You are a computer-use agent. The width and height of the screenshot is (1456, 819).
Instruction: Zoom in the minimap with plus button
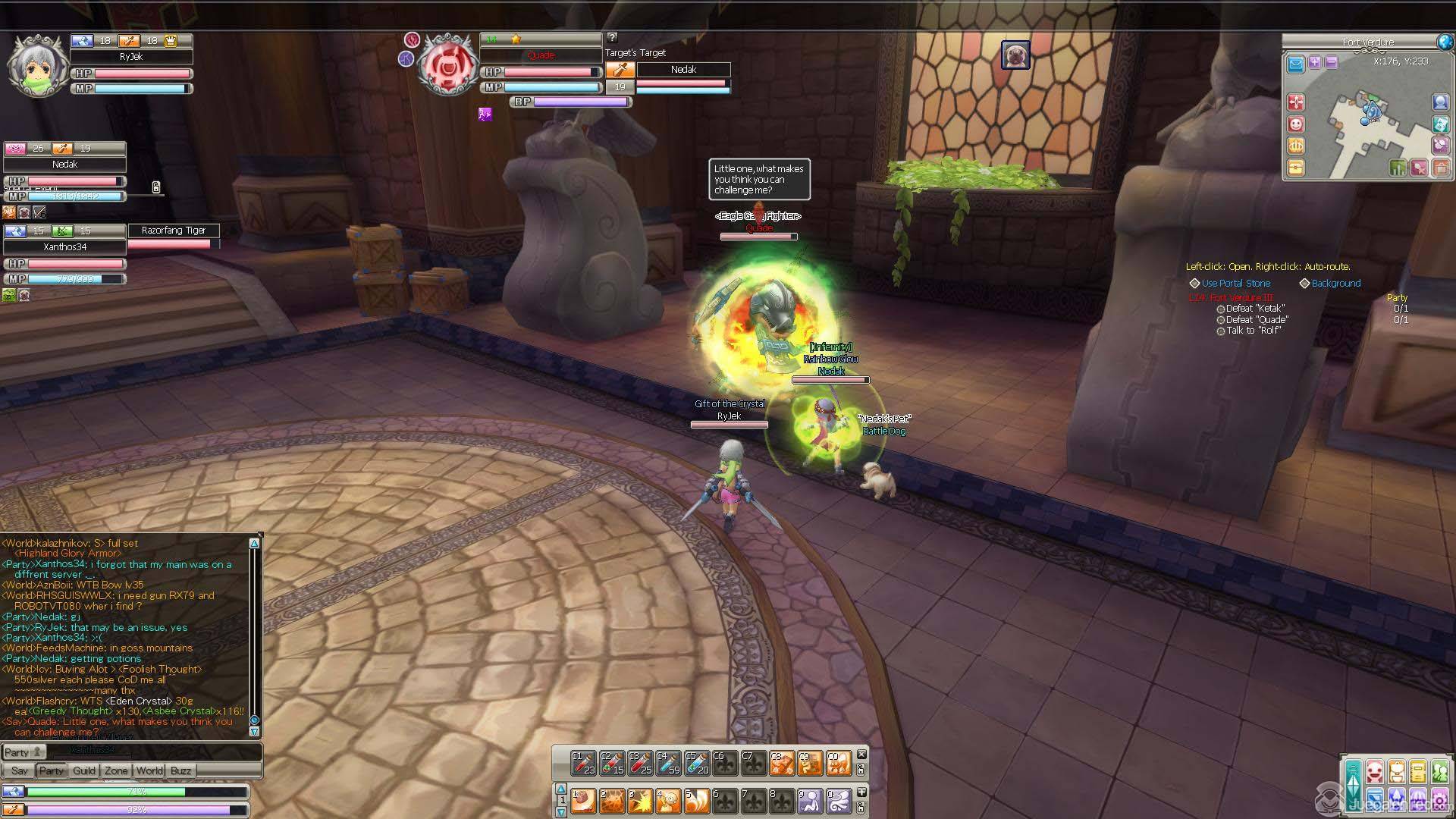point(1314,63)
